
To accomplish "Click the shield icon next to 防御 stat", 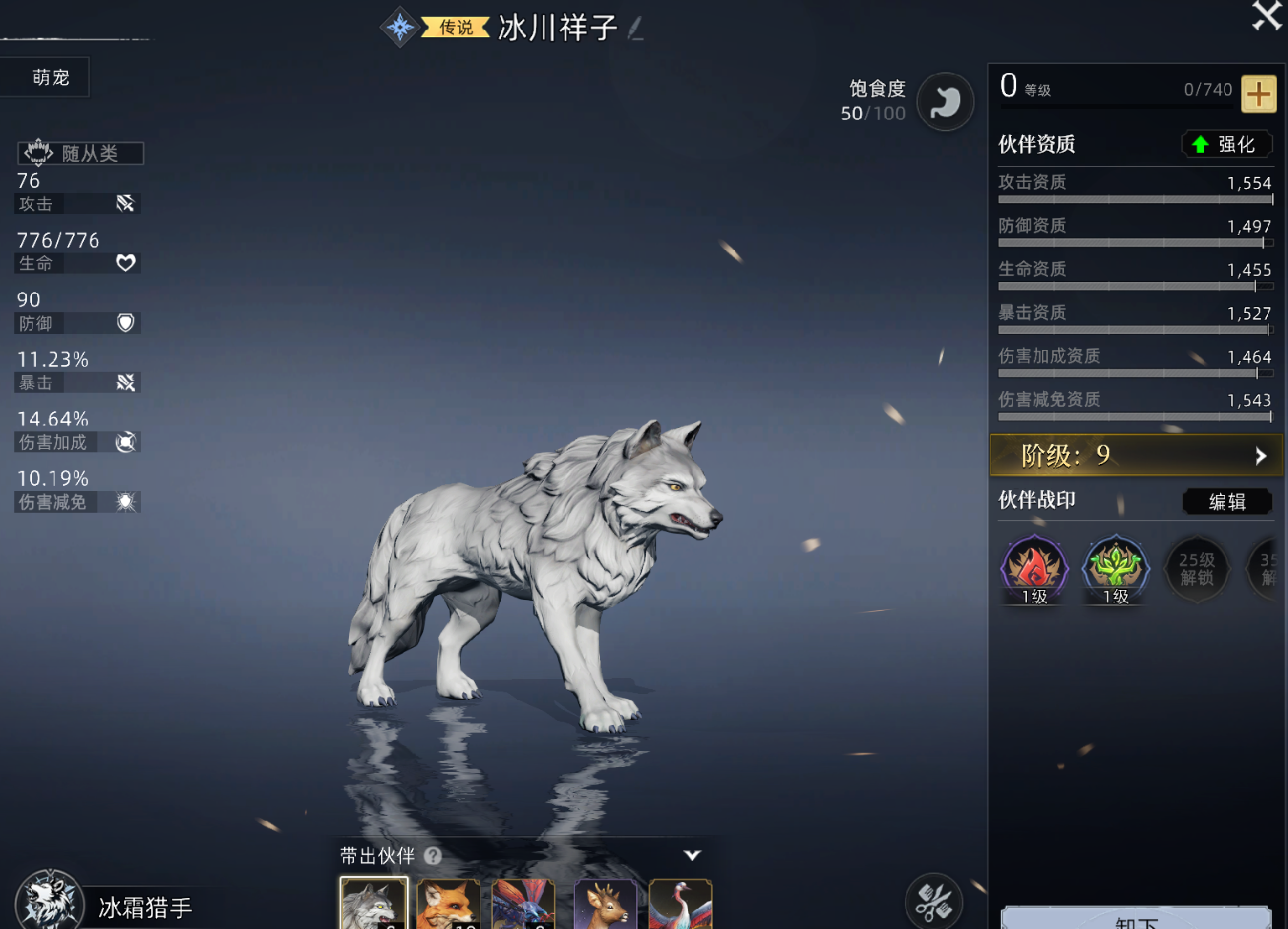I will 125,323.
